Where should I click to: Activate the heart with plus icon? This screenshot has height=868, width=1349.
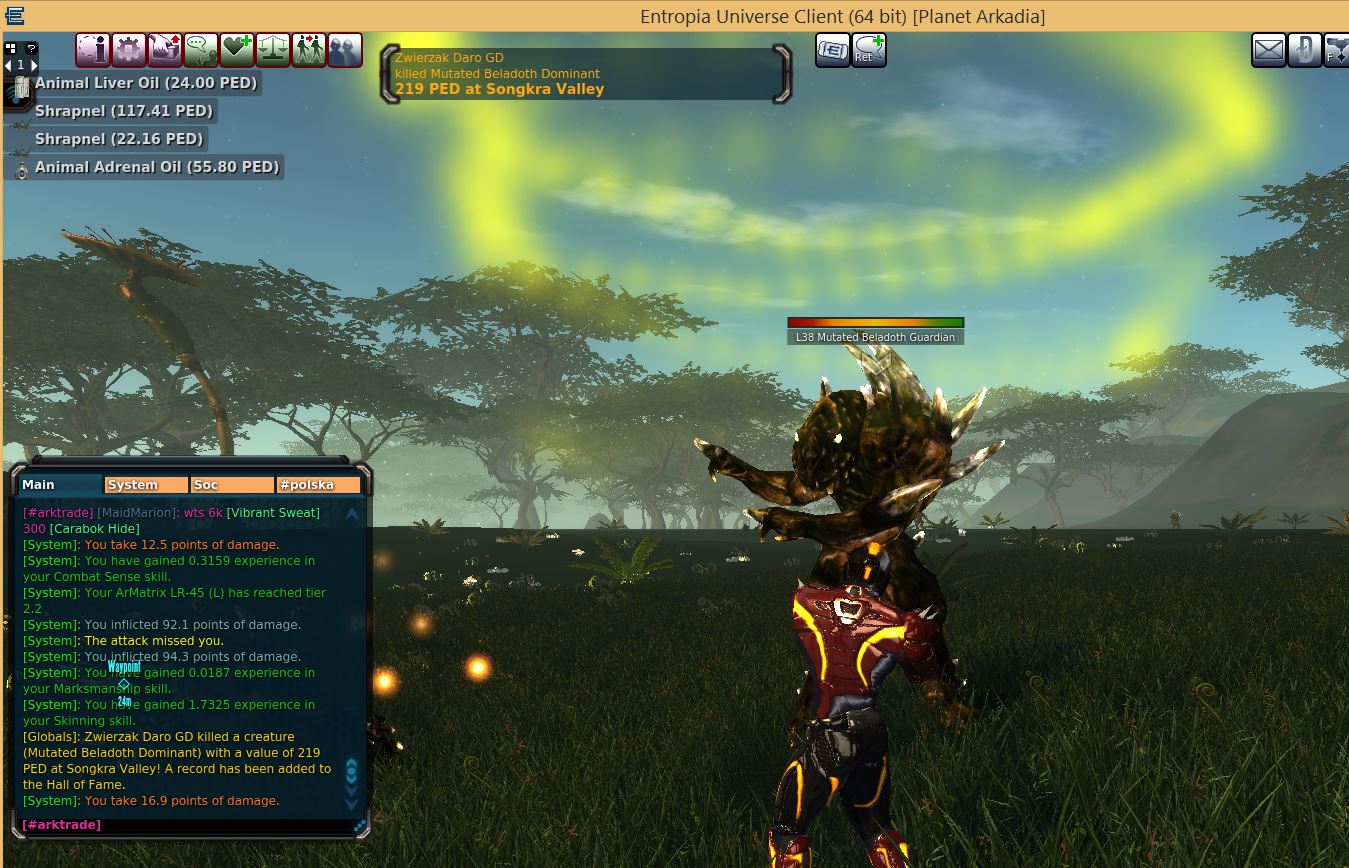point(237,49)
